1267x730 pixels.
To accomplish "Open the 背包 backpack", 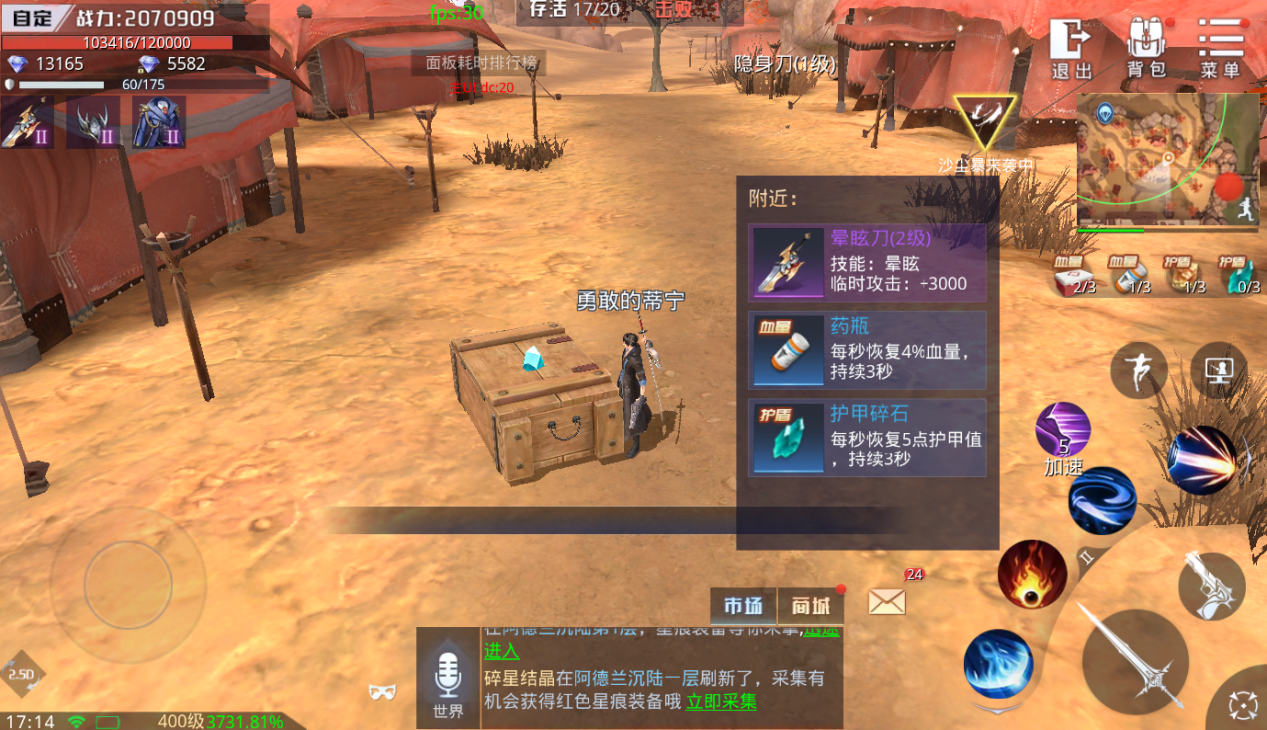I will tap(1146, 48).
